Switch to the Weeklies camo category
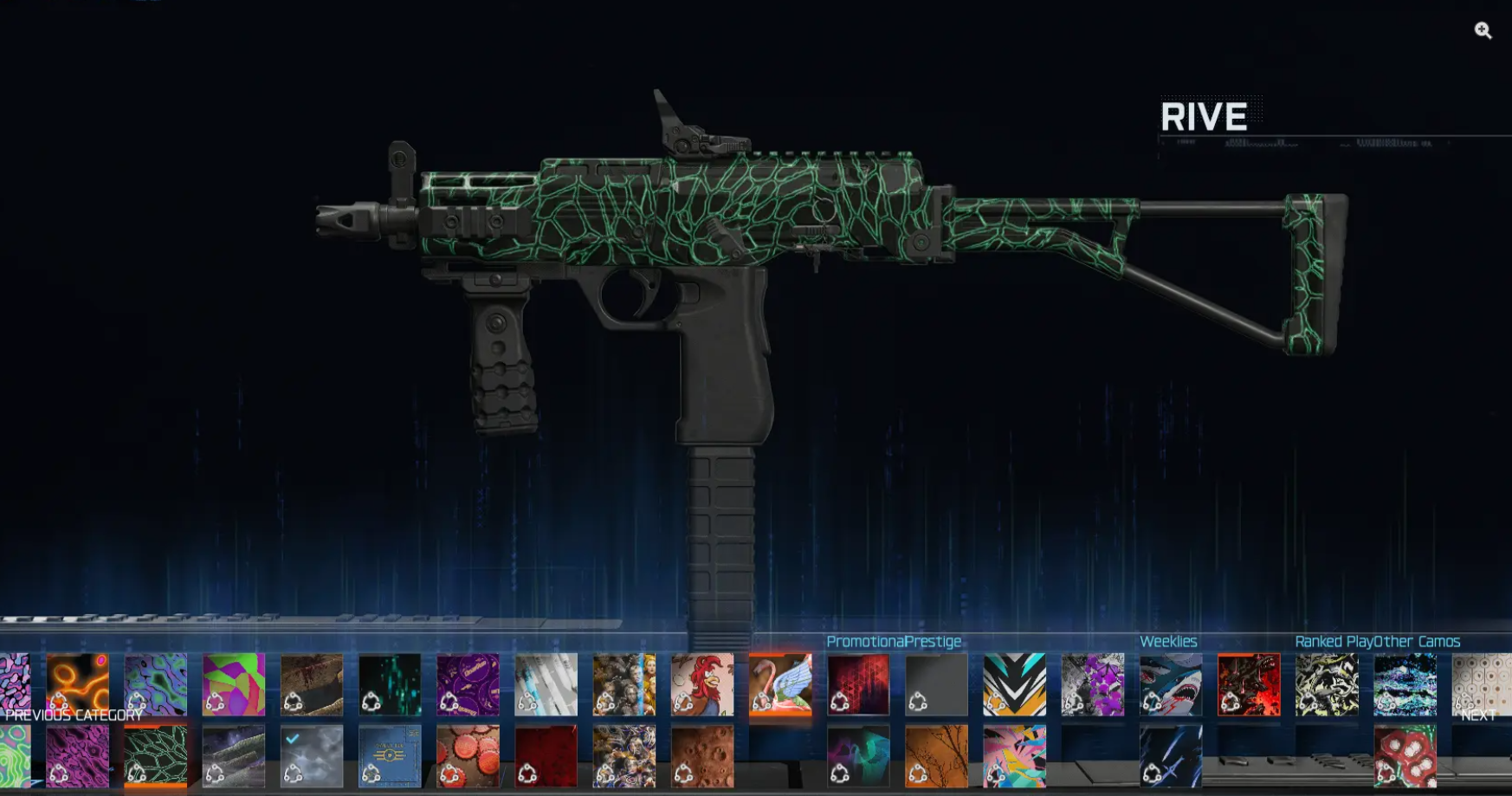The image size is (1512, 796). pyautogui.click(x=1169, y=642)
